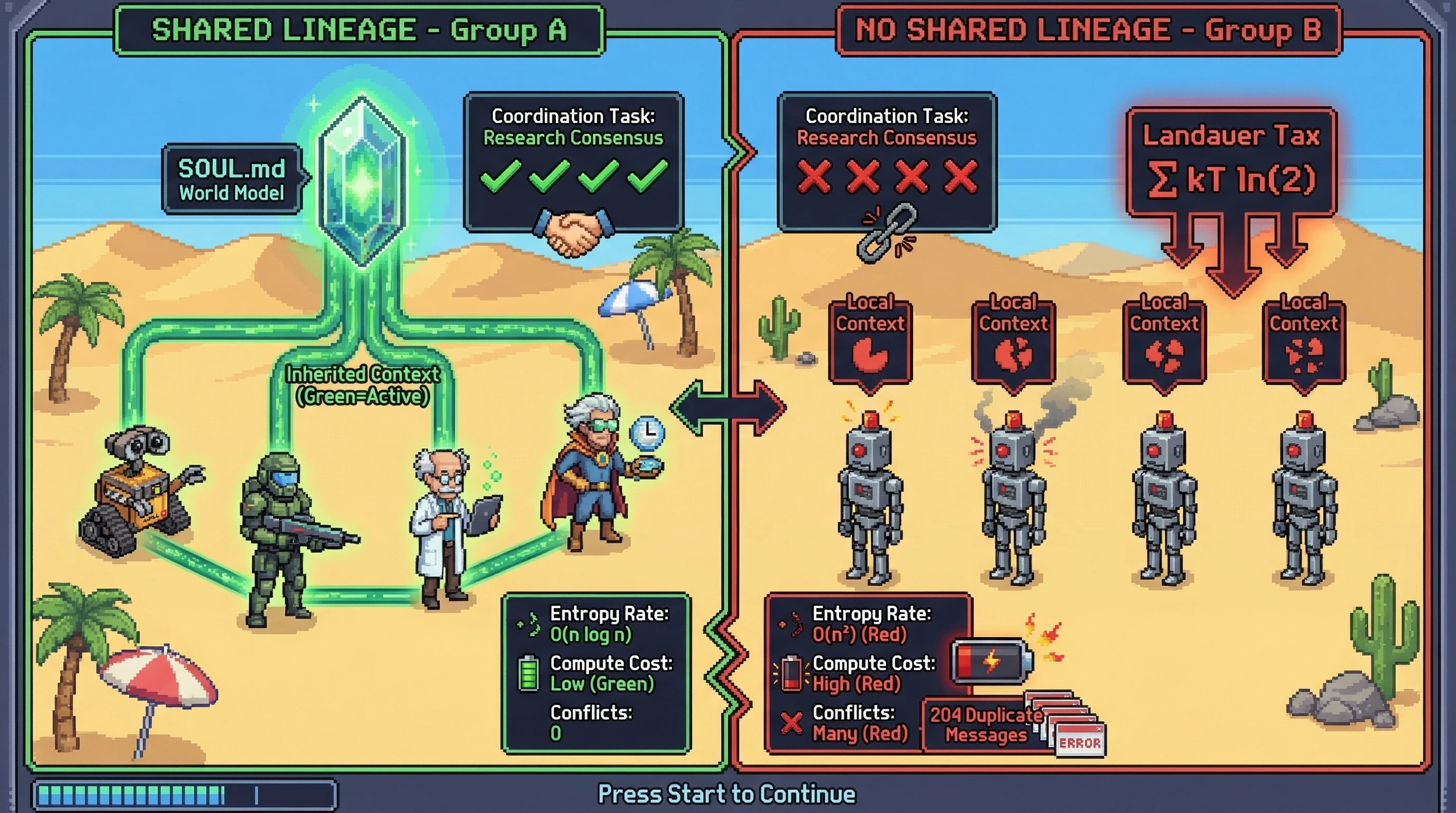Click the double arrow between the groups
Screen dimensions: 1456x813
click(x=728, y=407)
